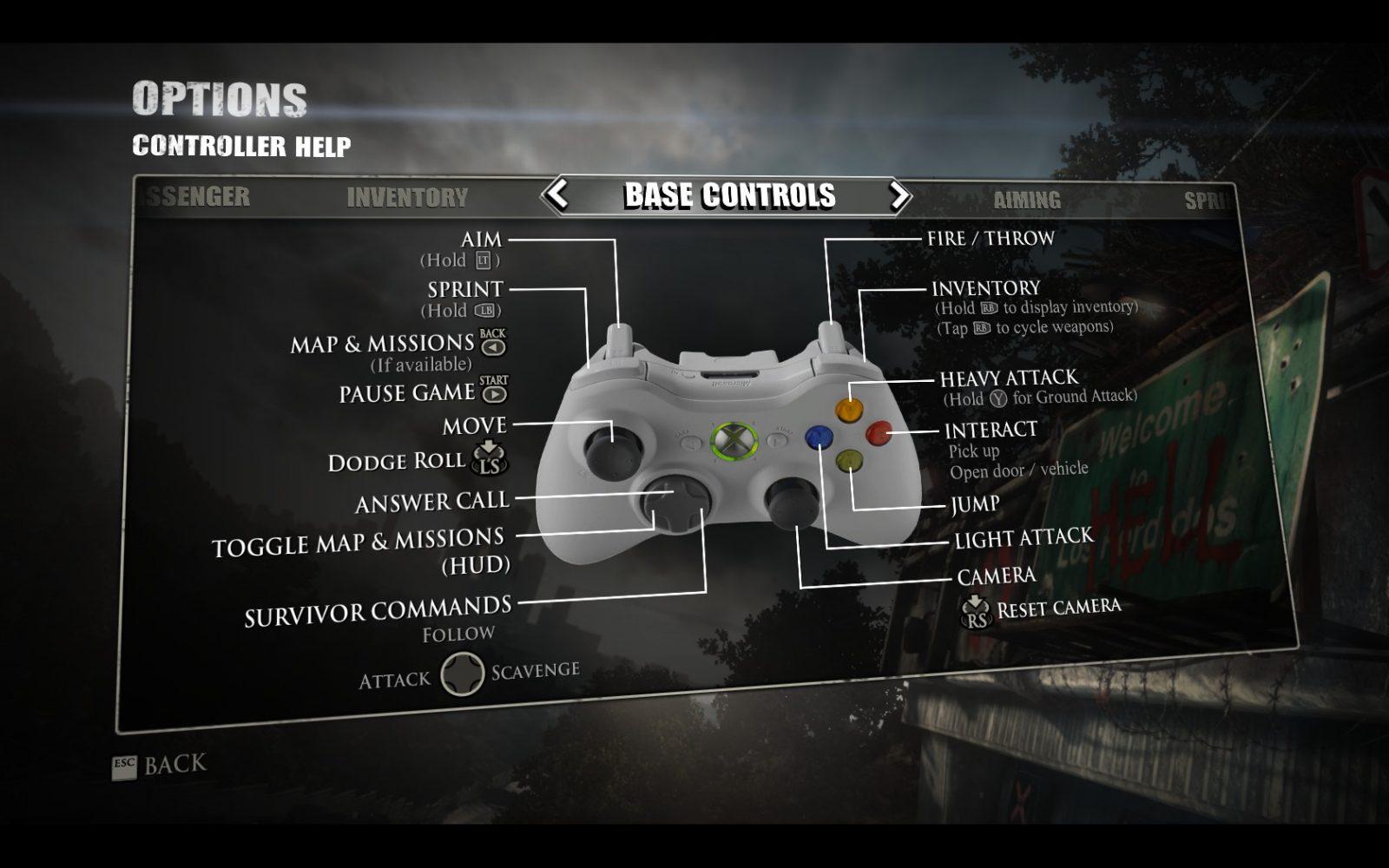Click the left arrow beside Base Controls
The width and height of the screenshot is (1389, 868).
tap(557, 194)
